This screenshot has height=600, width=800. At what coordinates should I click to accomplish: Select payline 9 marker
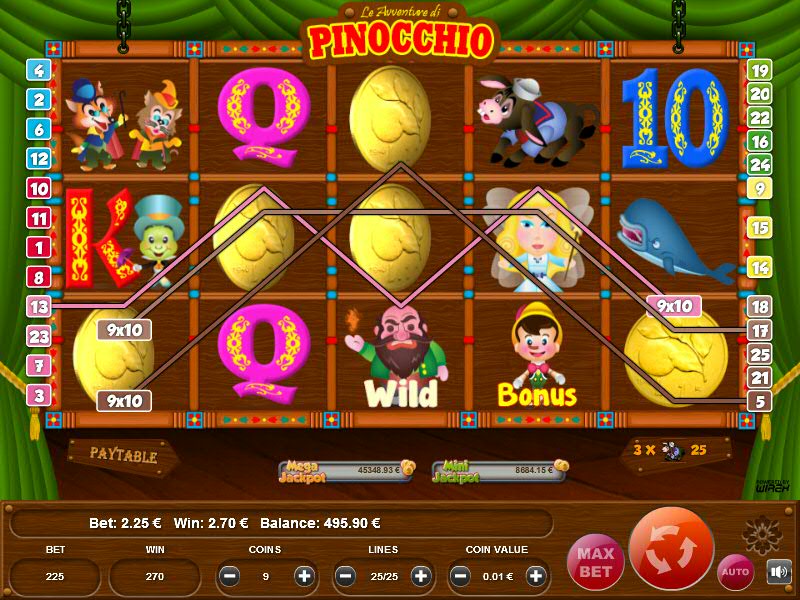point(760,188)
